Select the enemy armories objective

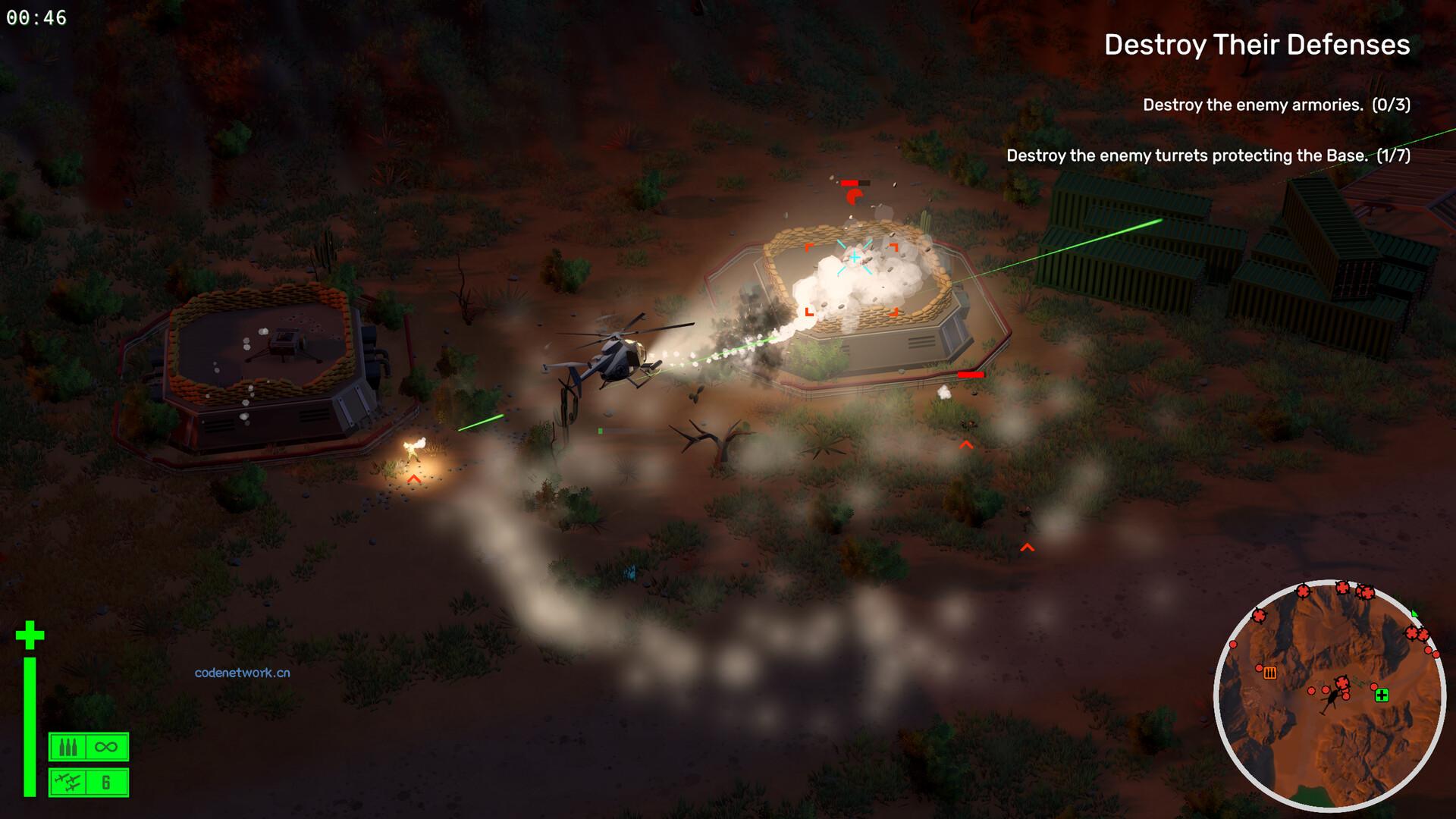coord(1276,105)
